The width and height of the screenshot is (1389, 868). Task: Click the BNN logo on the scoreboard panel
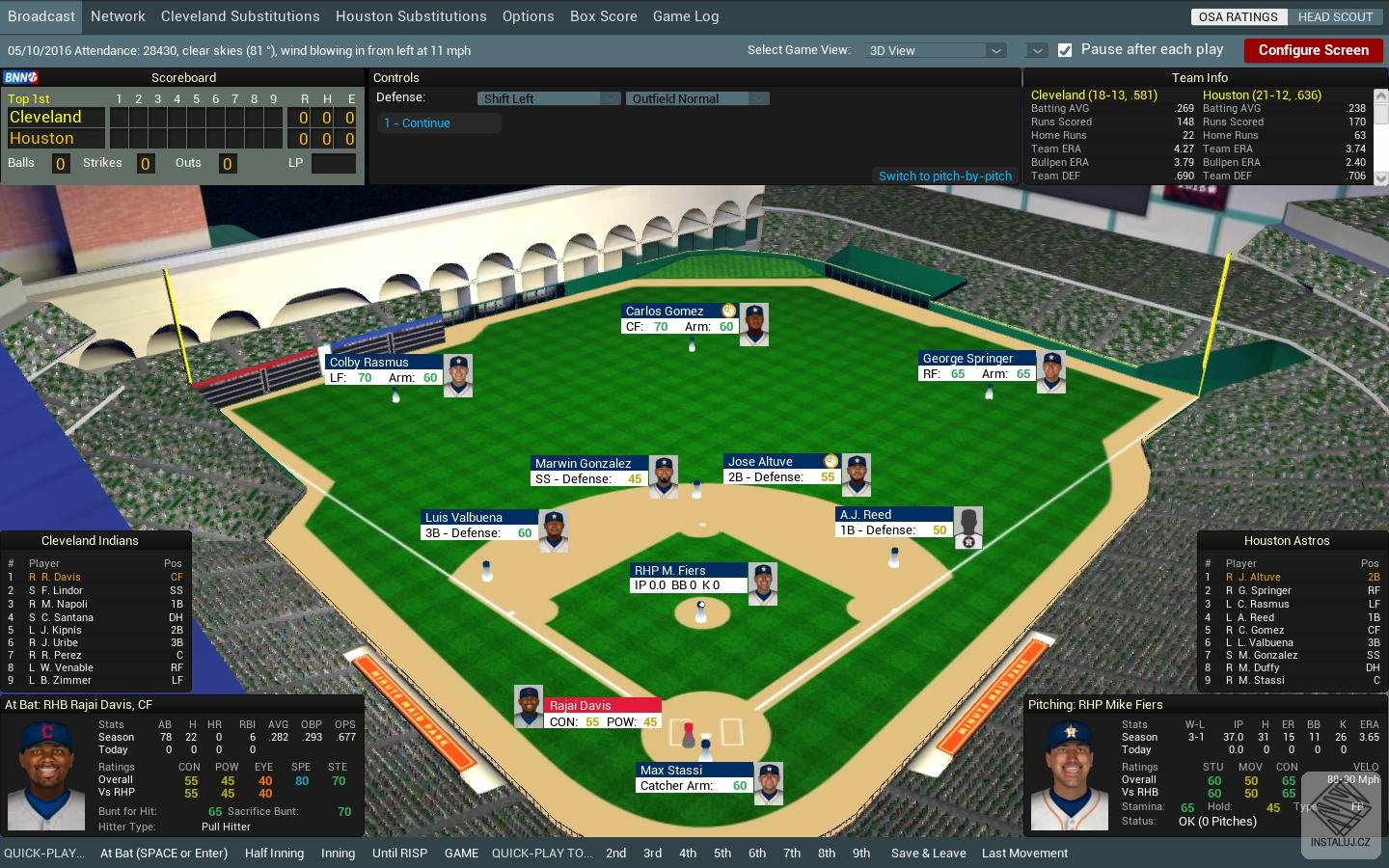(x=19, y=75)
